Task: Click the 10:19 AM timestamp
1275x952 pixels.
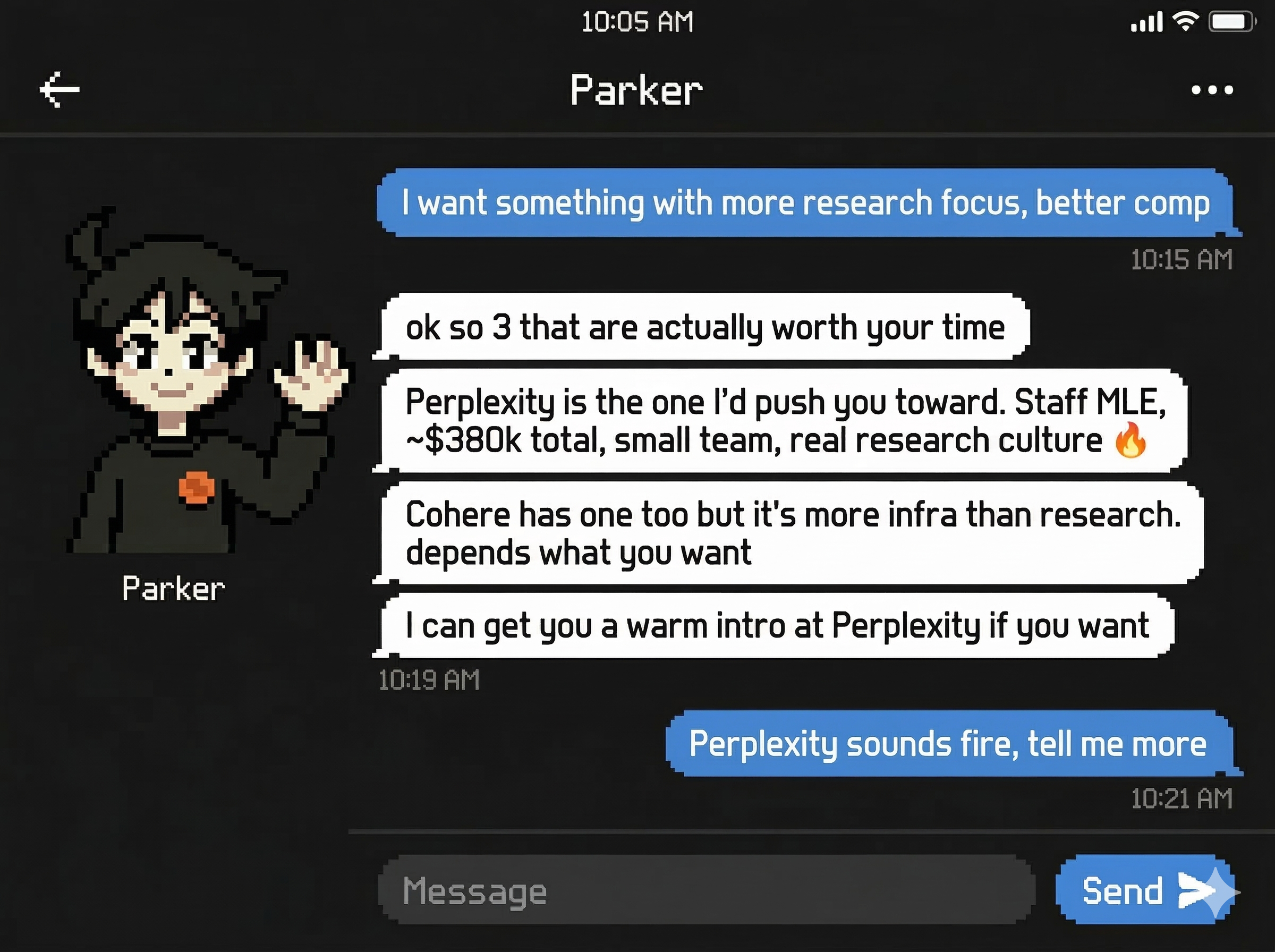Action: [x=429, y=680]
